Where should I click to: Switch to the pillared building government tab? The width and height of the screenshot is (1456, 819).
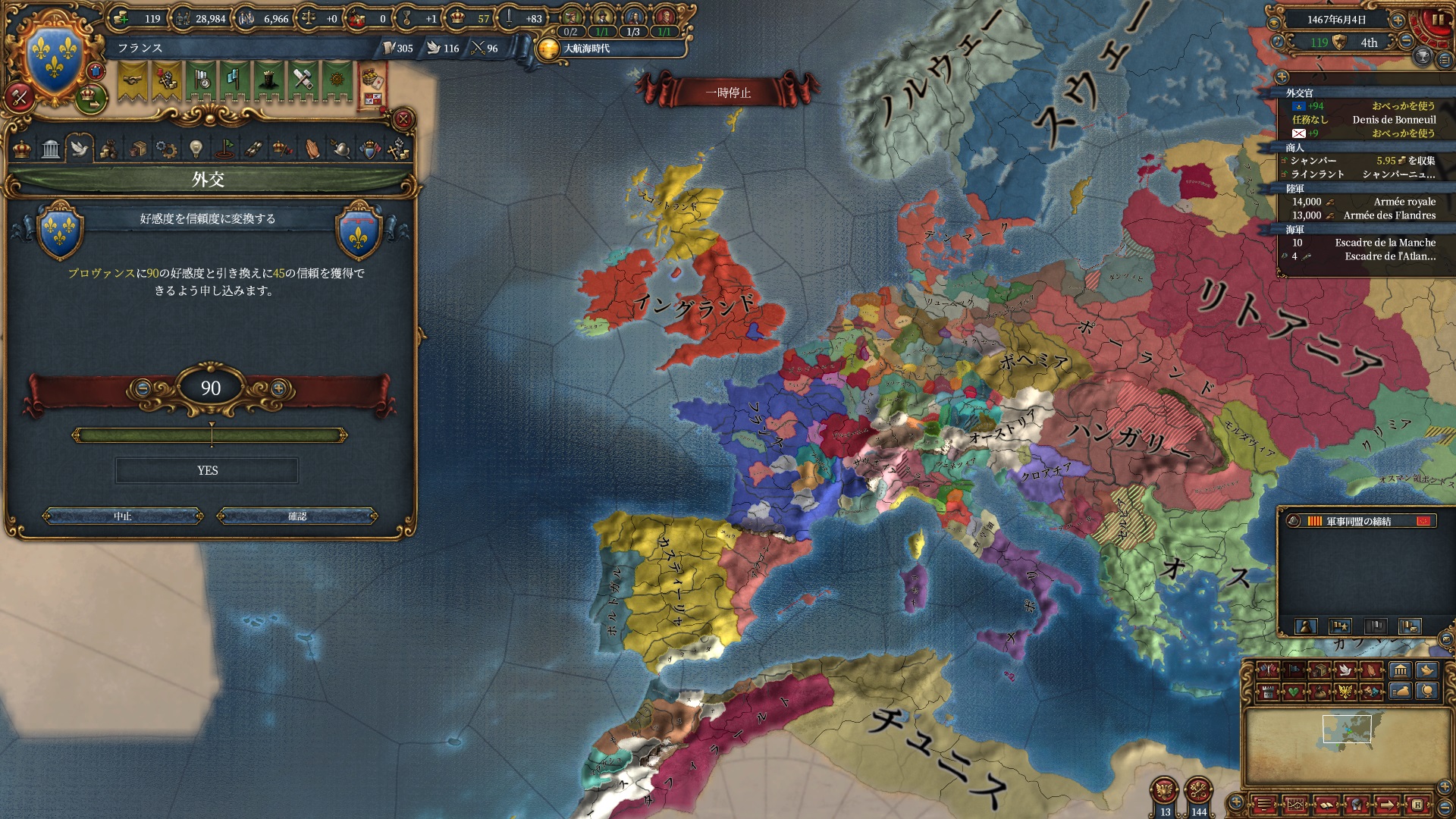[x=51, y=148]
